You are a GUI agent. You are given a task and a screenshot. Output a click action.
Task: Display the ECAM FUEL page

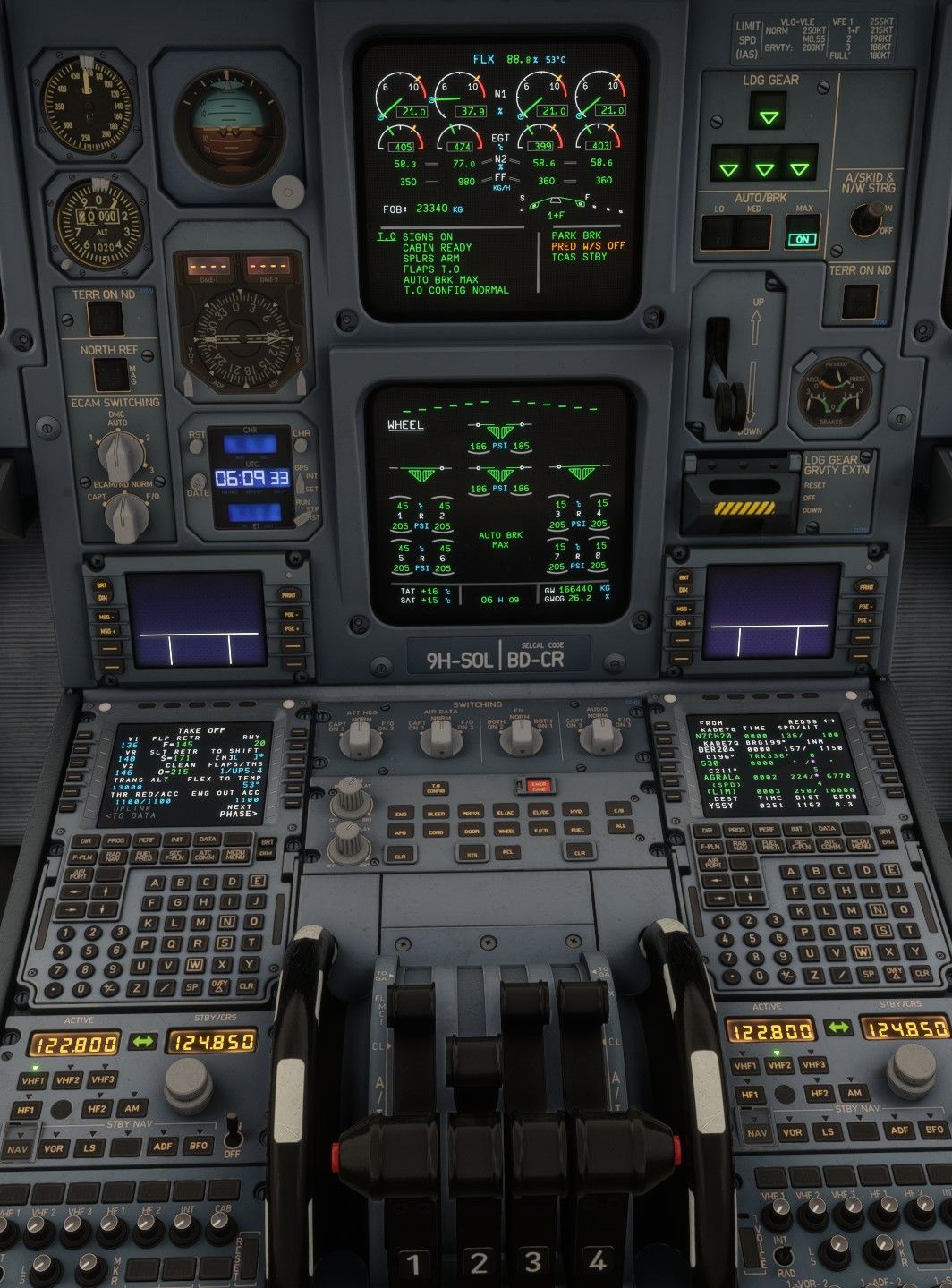(x=577, y=832)
